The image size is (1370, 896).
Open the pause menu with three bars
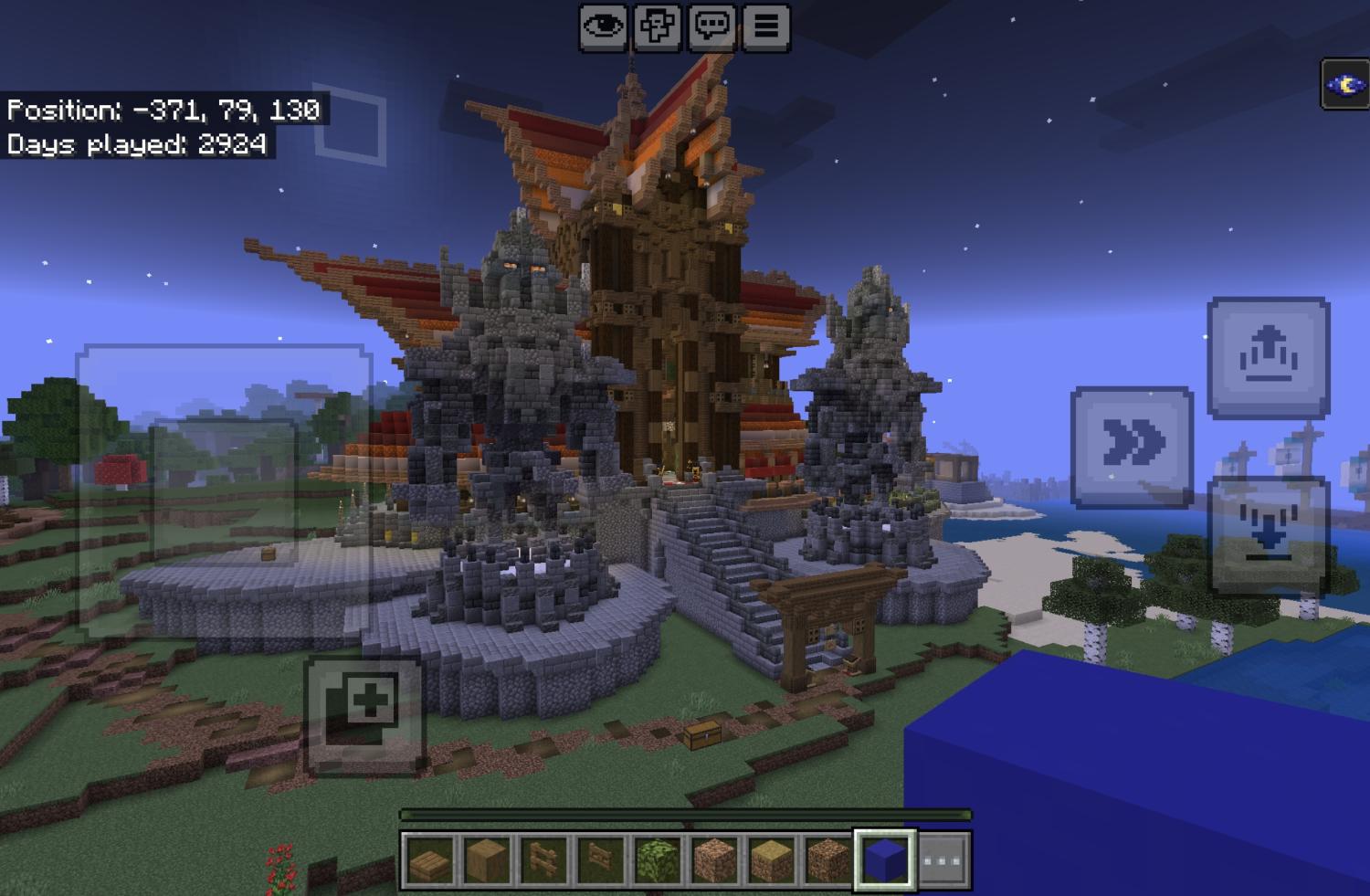pos(765,26)
